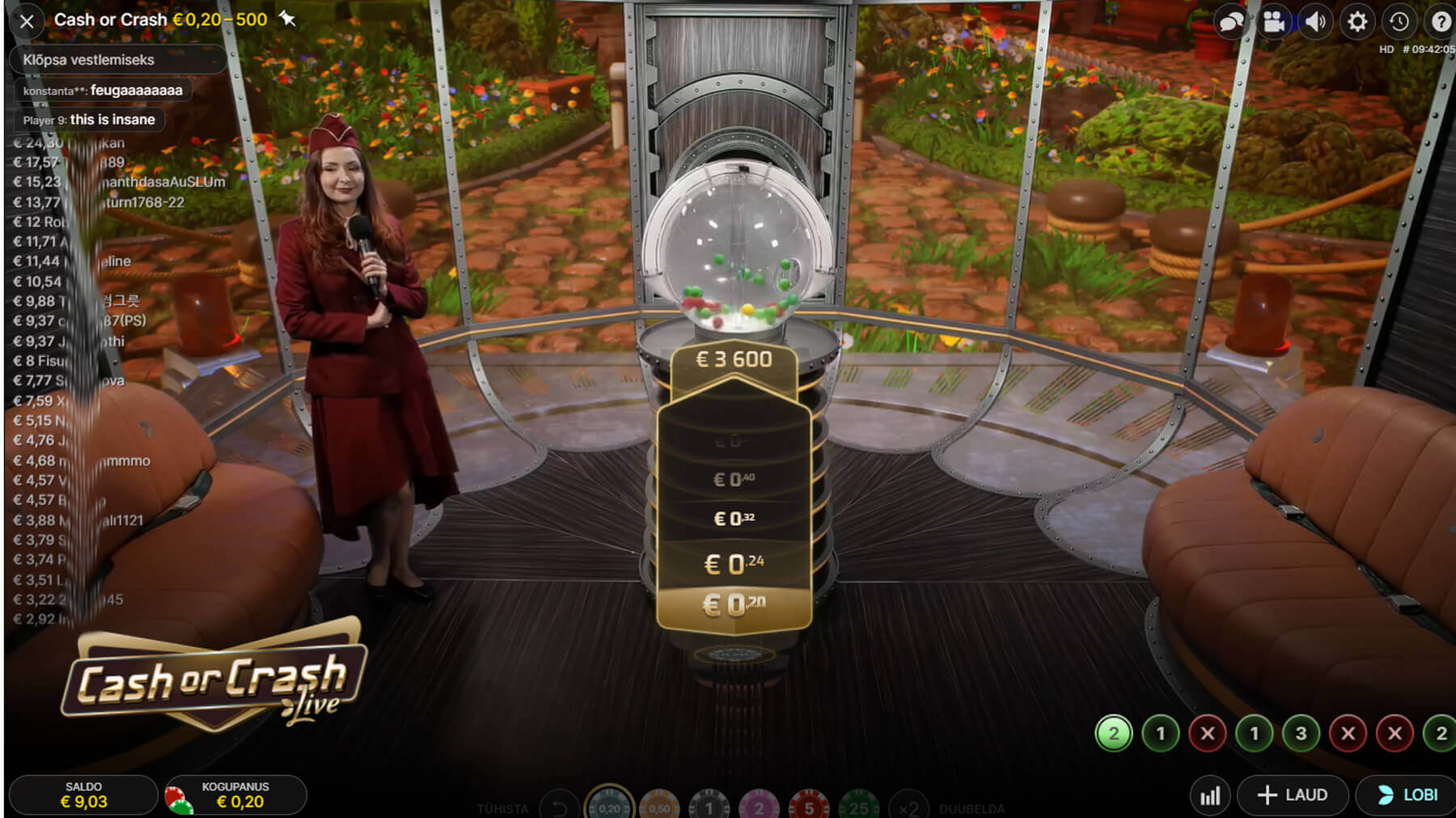Open help with the question mark icon
1456x818 pixels.
pos(1441,22)
